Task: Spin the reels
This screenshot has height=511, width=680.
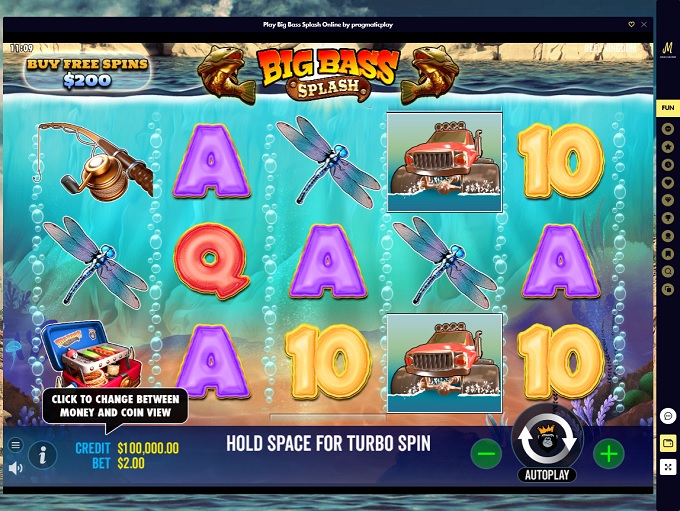Action: [x=547, y=437]
